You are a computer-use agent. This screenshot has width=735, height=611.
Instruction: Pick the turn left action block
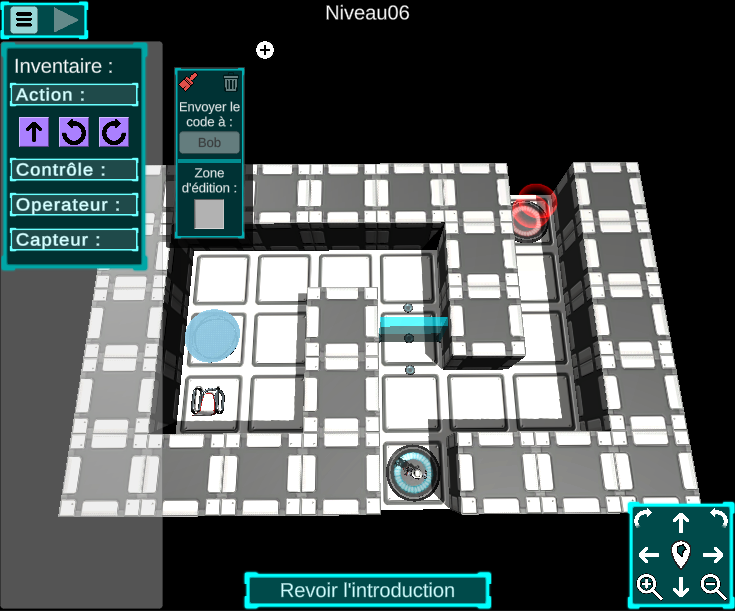pyautogui.click(x=74, y=131)
